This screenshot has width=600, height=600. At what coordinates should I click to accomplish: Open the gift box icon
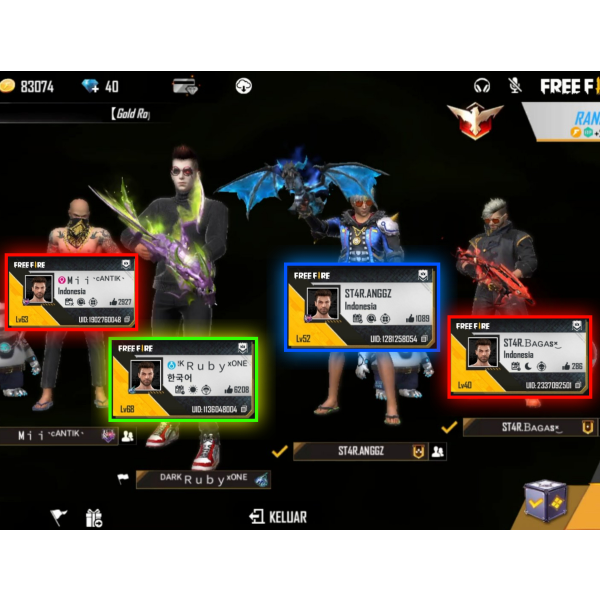click(x=94, y=517)
